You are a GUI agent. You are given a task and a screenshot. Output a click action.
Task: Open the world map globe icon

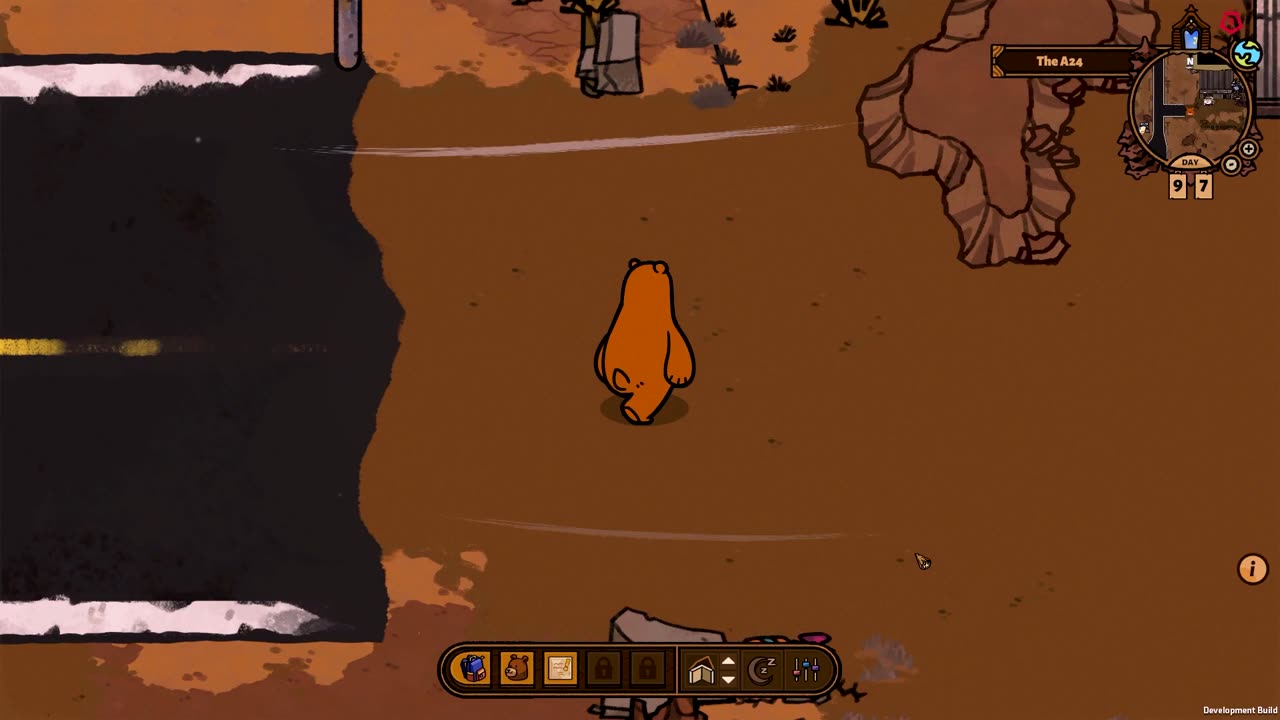[x=1246, y=54]
